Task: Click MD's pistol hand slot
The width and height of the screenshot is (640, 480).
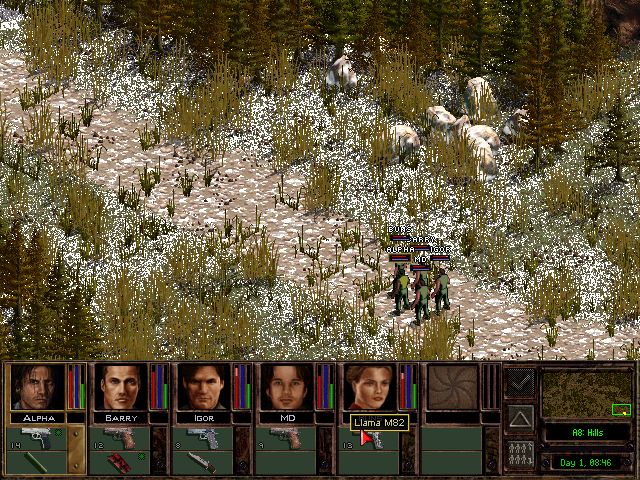Action: coord(288,438)
